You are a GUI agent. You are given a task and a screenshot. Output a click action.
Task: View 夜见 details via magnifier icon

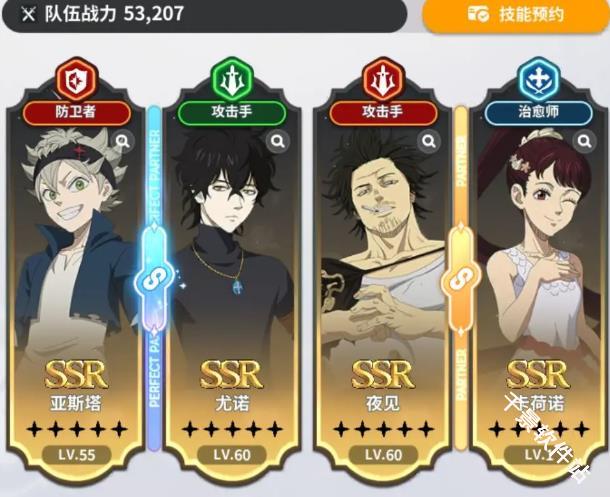pos(428,142)
